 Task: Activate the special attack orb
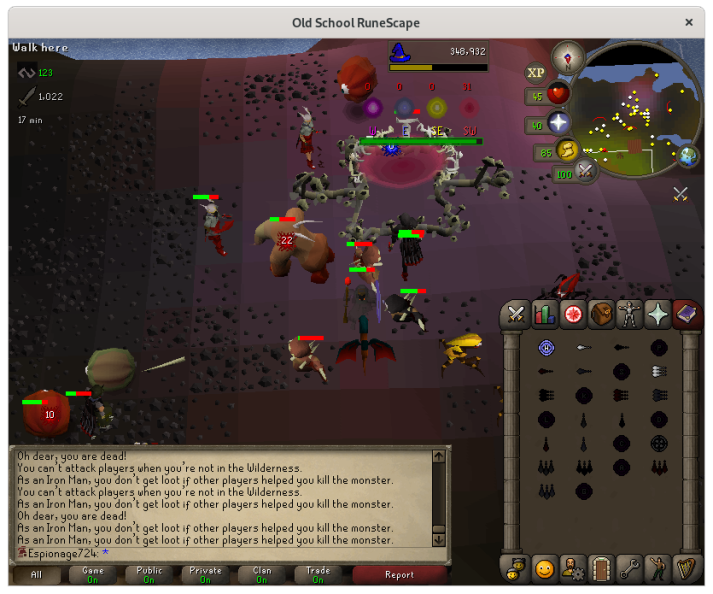(585, 172)
